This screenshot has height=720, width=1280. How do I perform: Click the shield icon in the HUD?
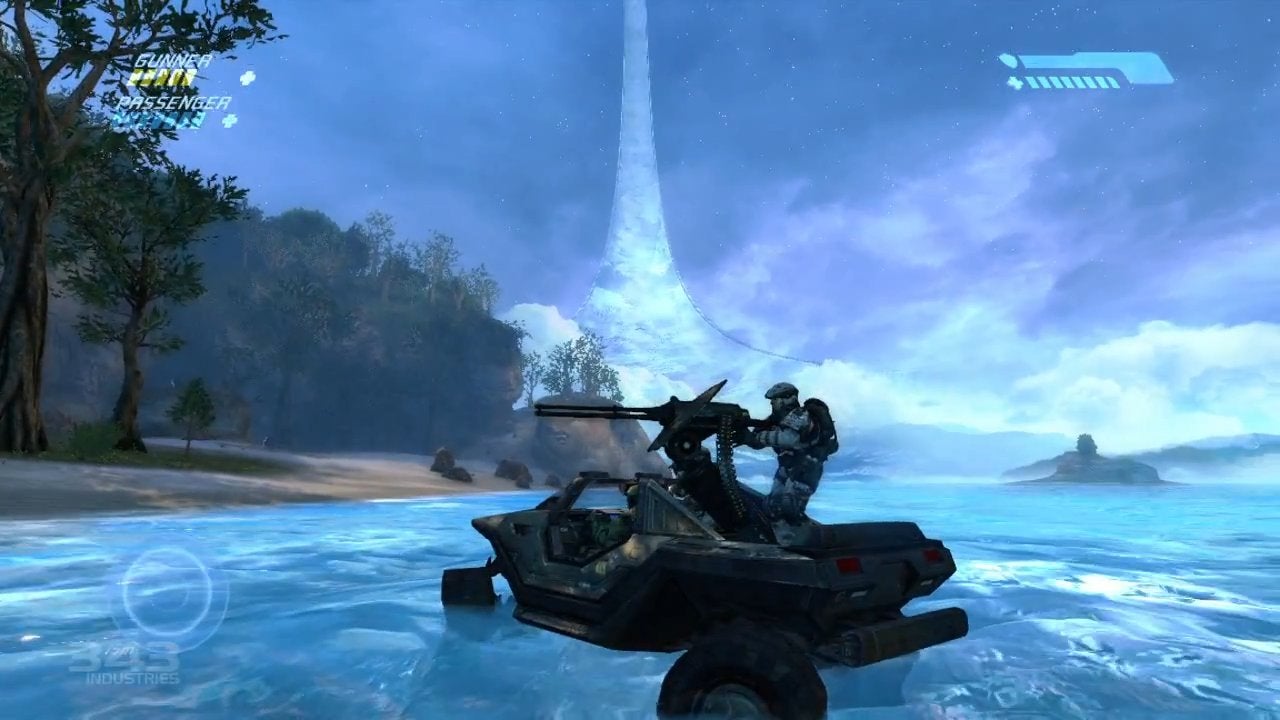(1008, 59)
